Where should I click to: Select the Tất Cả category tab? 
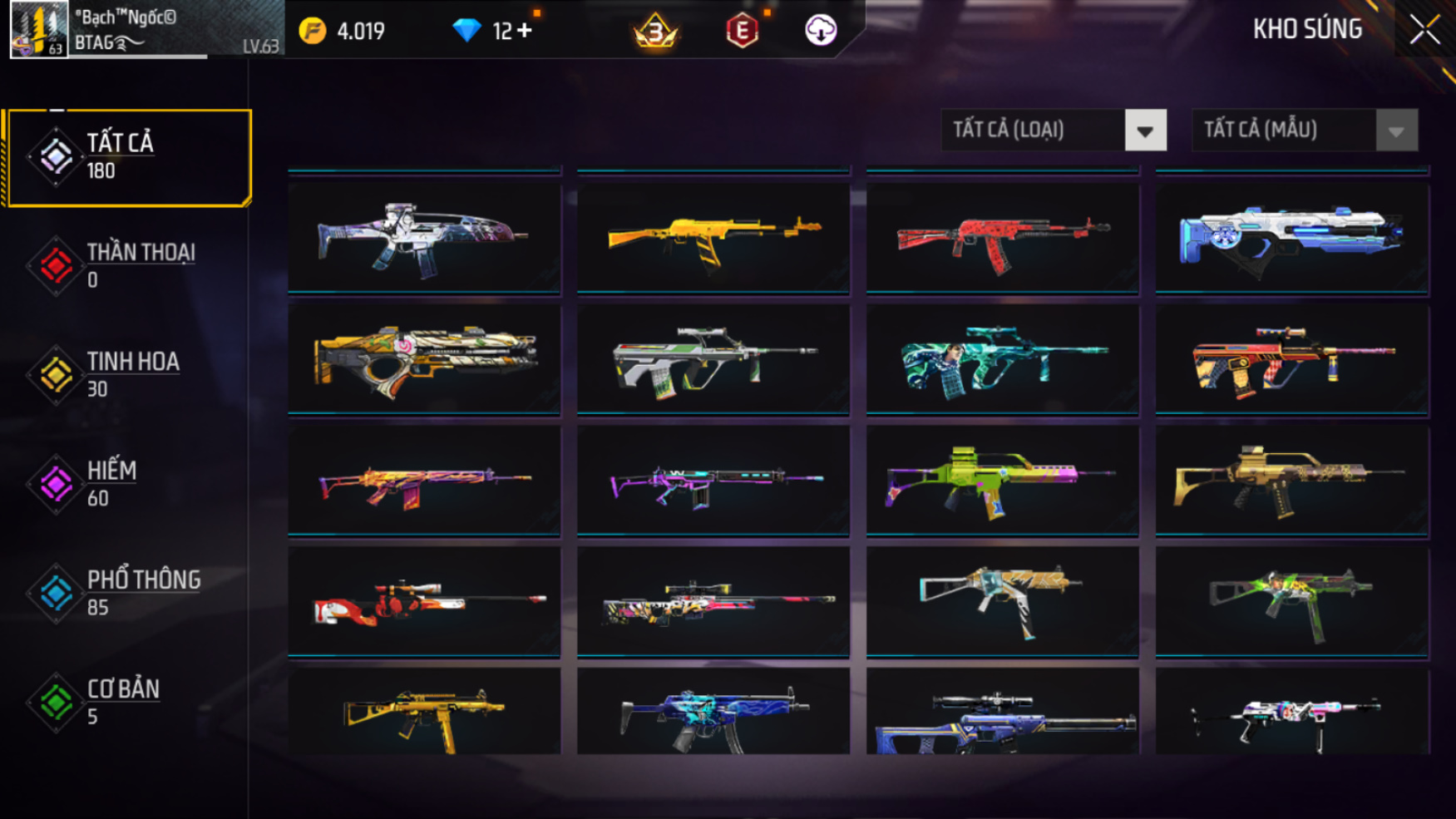point(128,157)
